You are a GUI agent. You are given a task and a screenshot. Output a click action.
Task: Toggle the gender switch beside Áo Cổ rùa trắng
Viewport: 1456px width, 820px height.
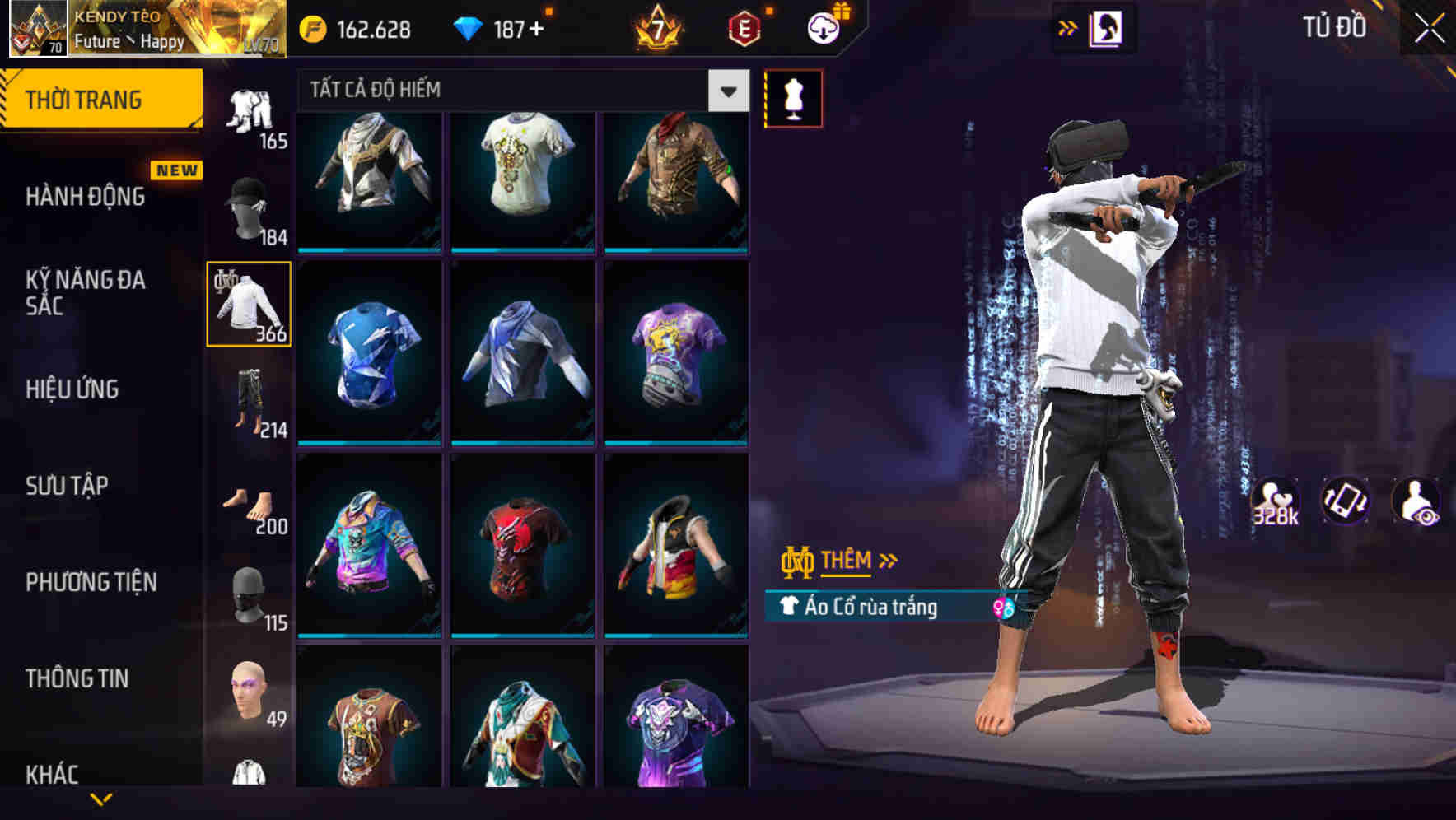coord(1003,606)
